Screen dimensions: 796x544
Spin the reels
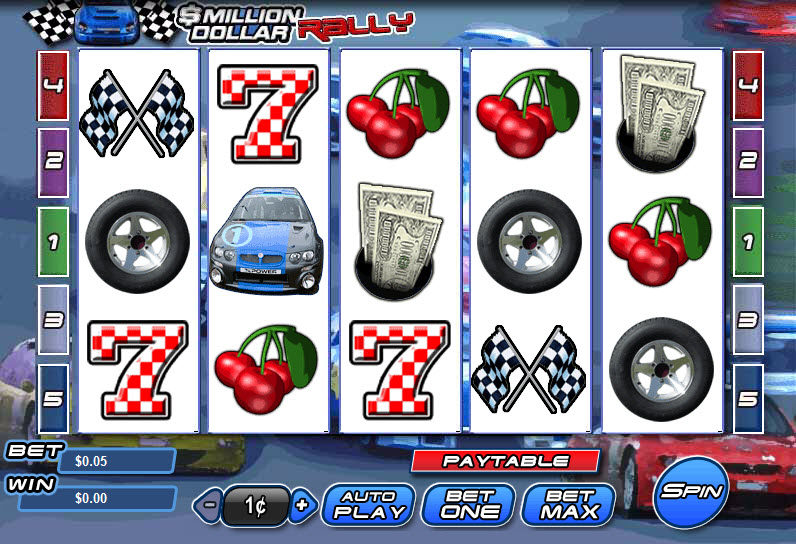coord(691,492)
